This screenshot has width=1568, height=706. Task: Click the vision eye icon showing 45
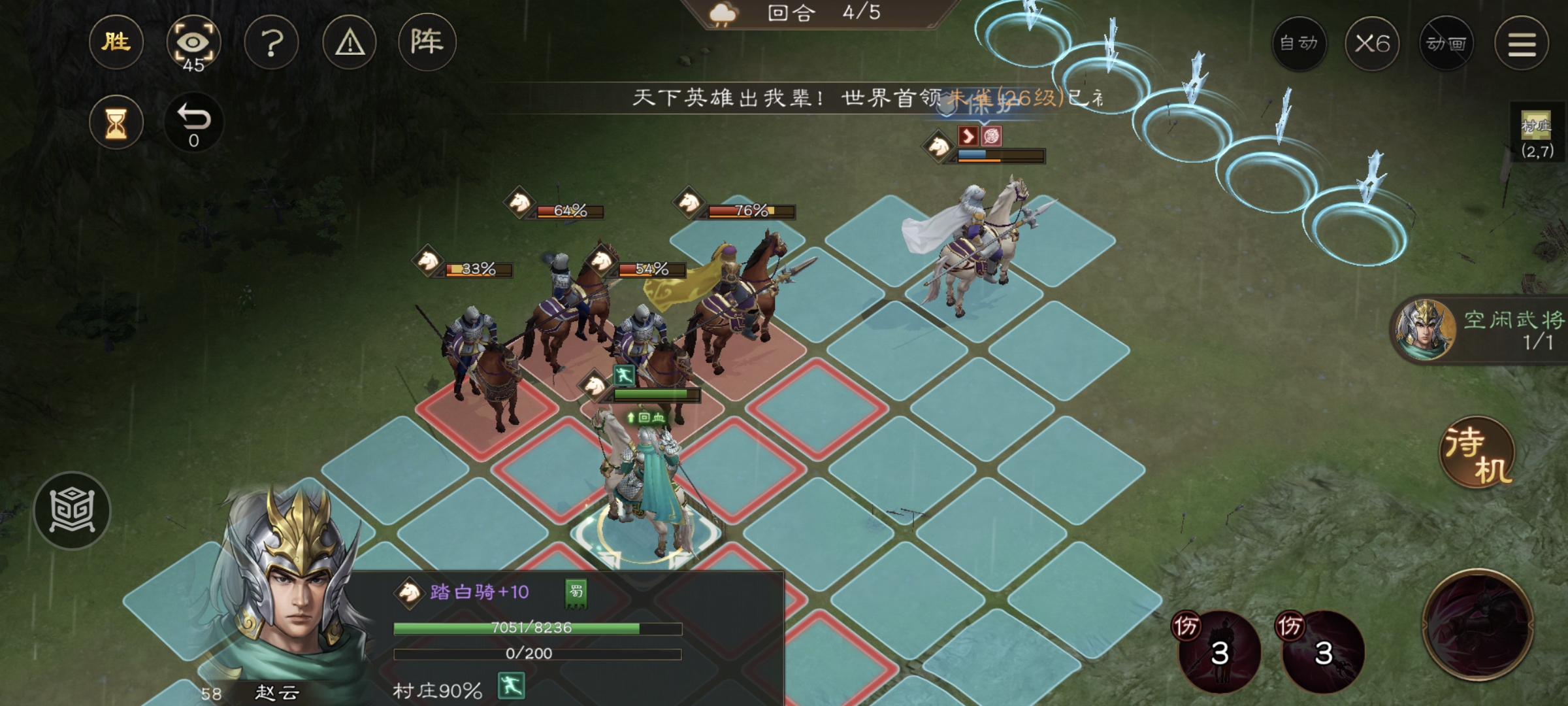coord(193,41)
